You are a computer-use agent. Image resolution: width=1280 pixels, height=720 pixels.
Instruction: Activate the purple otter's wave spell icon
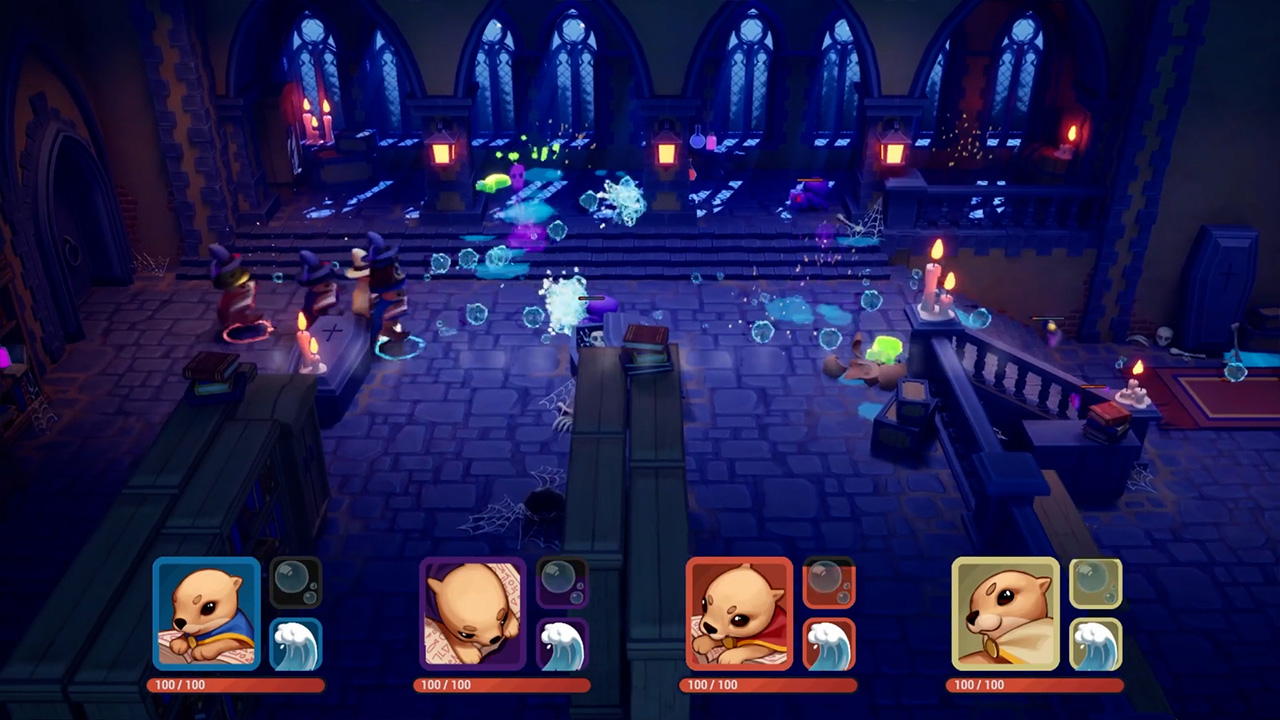tap(563, 643)
